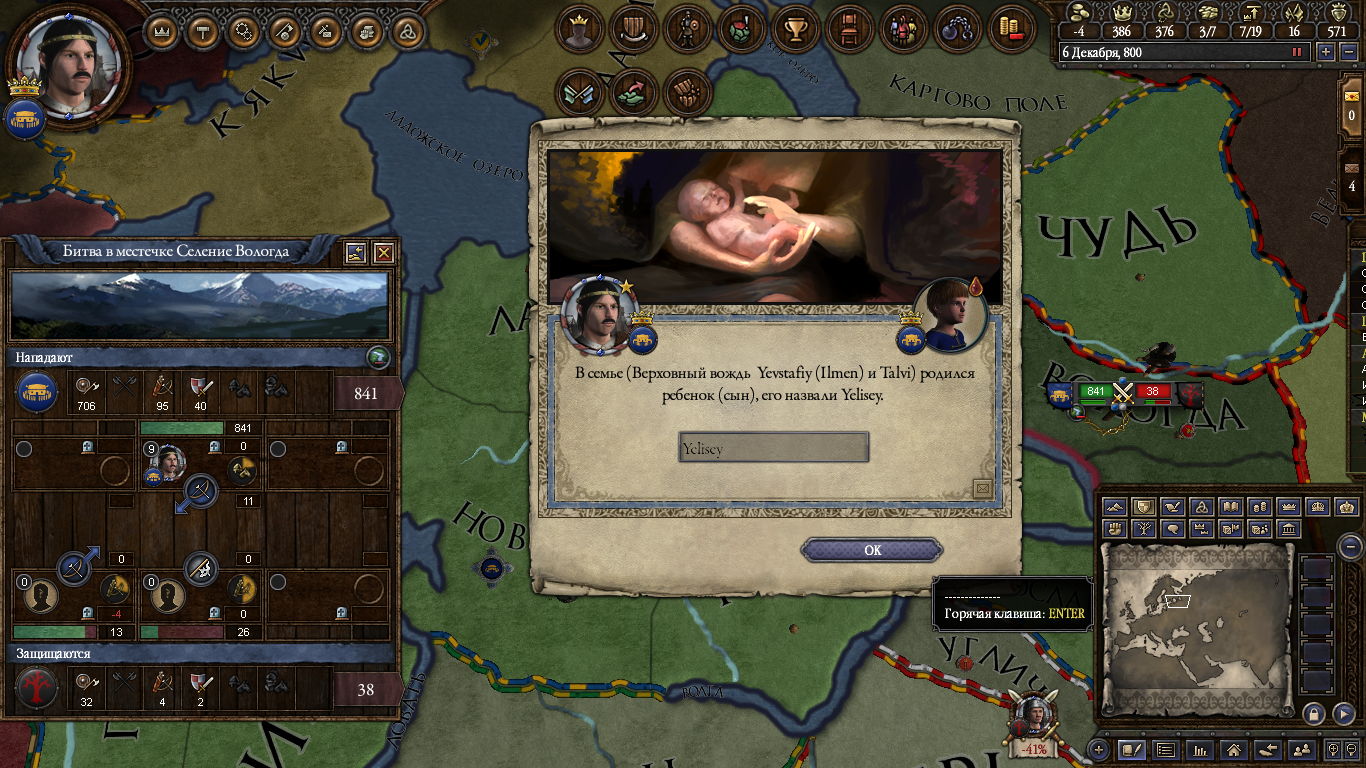Viewport: 1366px width, 768px height.
Task: Confirm the birth event with OK
Action: click(872, 550)
